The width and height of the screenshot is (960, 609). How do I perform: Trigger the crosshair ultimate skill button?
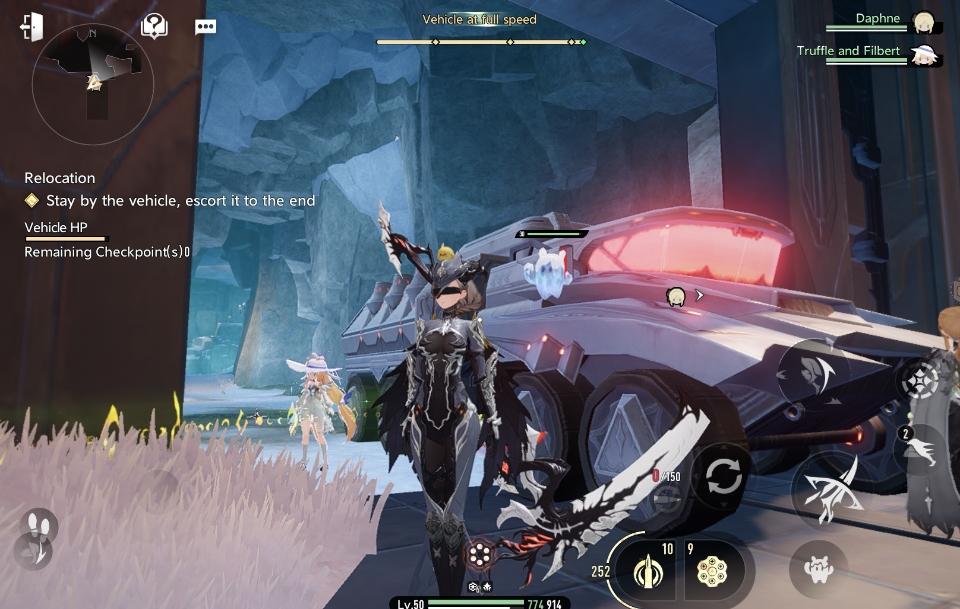coord(918,379)
